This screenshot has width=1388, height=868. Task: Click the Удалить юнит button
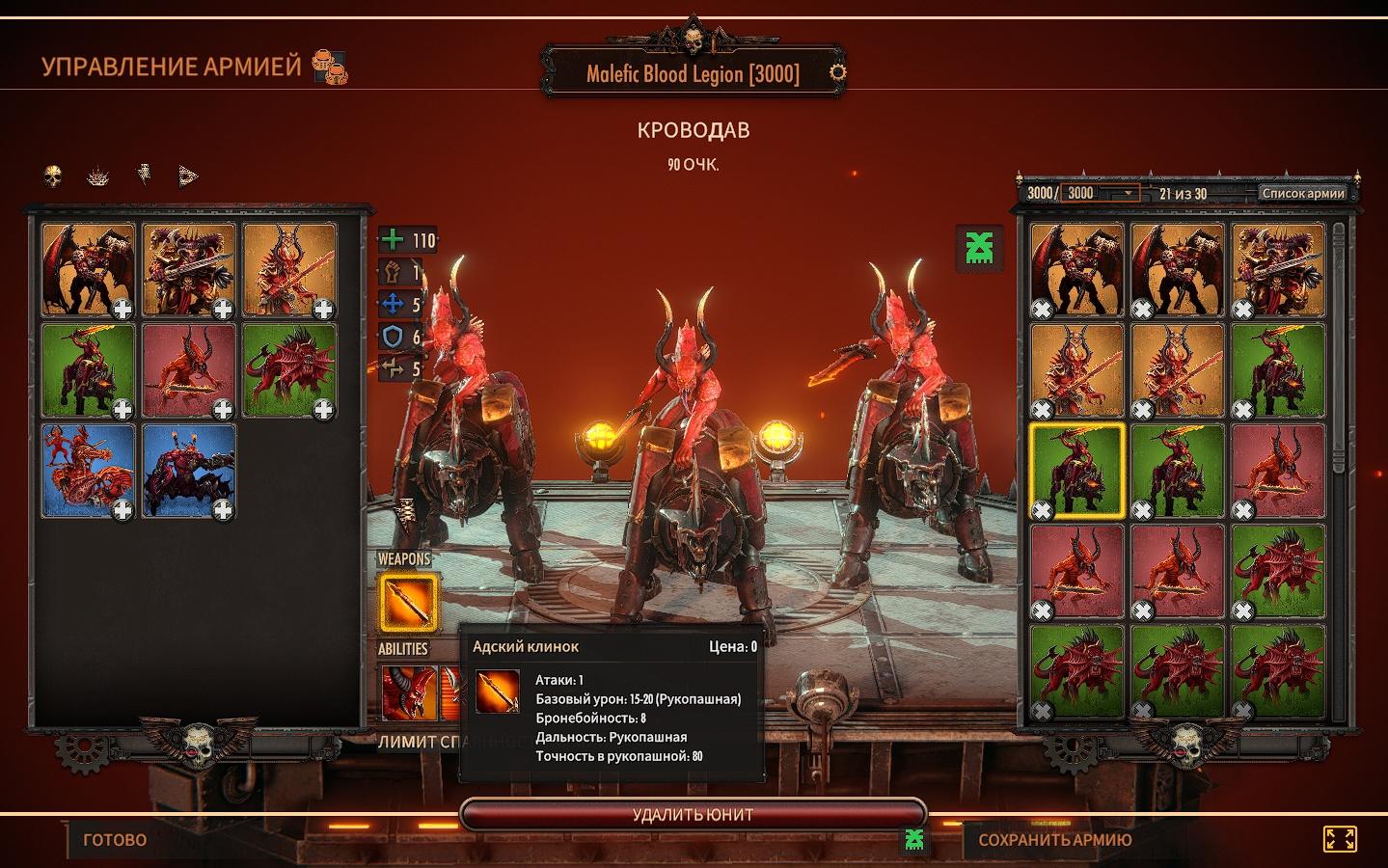click(693, 814)
